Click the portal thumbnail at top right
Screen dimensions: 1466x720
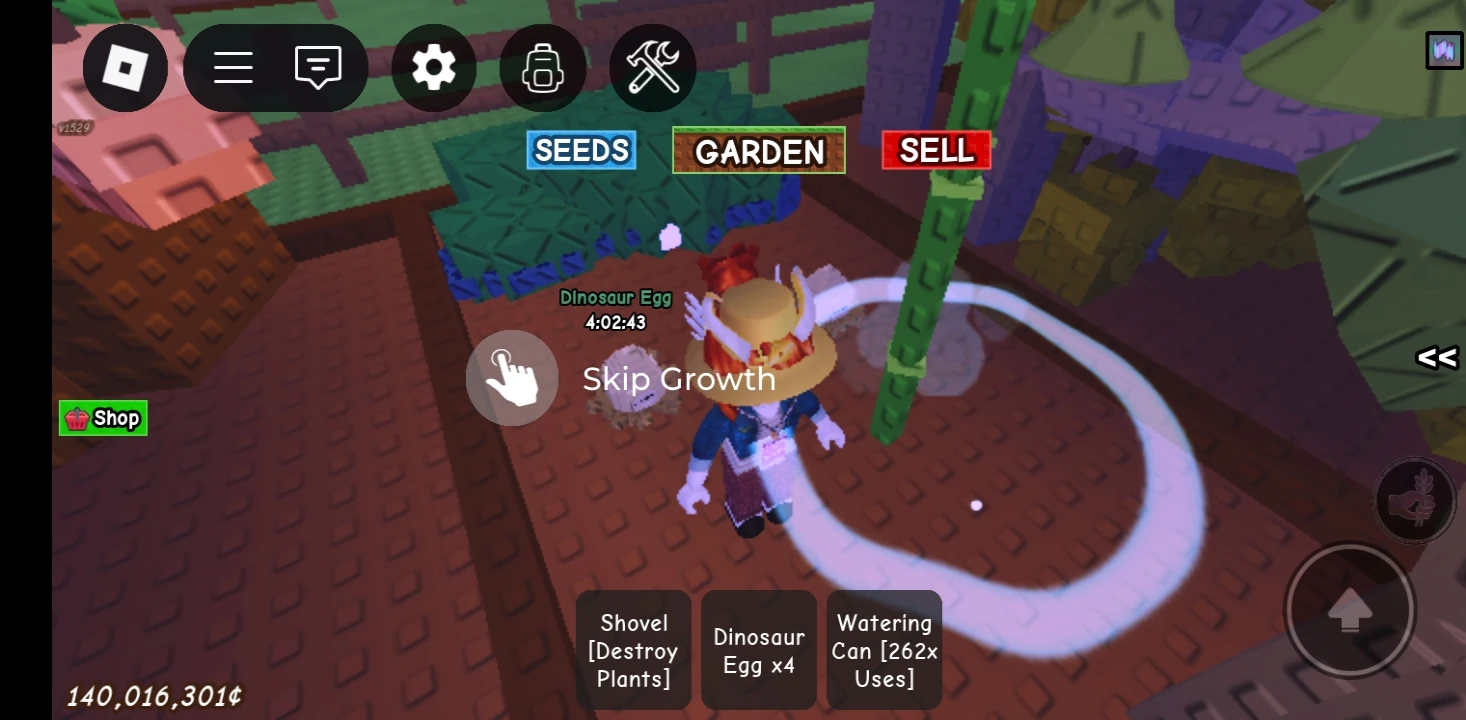point(1442,50)
